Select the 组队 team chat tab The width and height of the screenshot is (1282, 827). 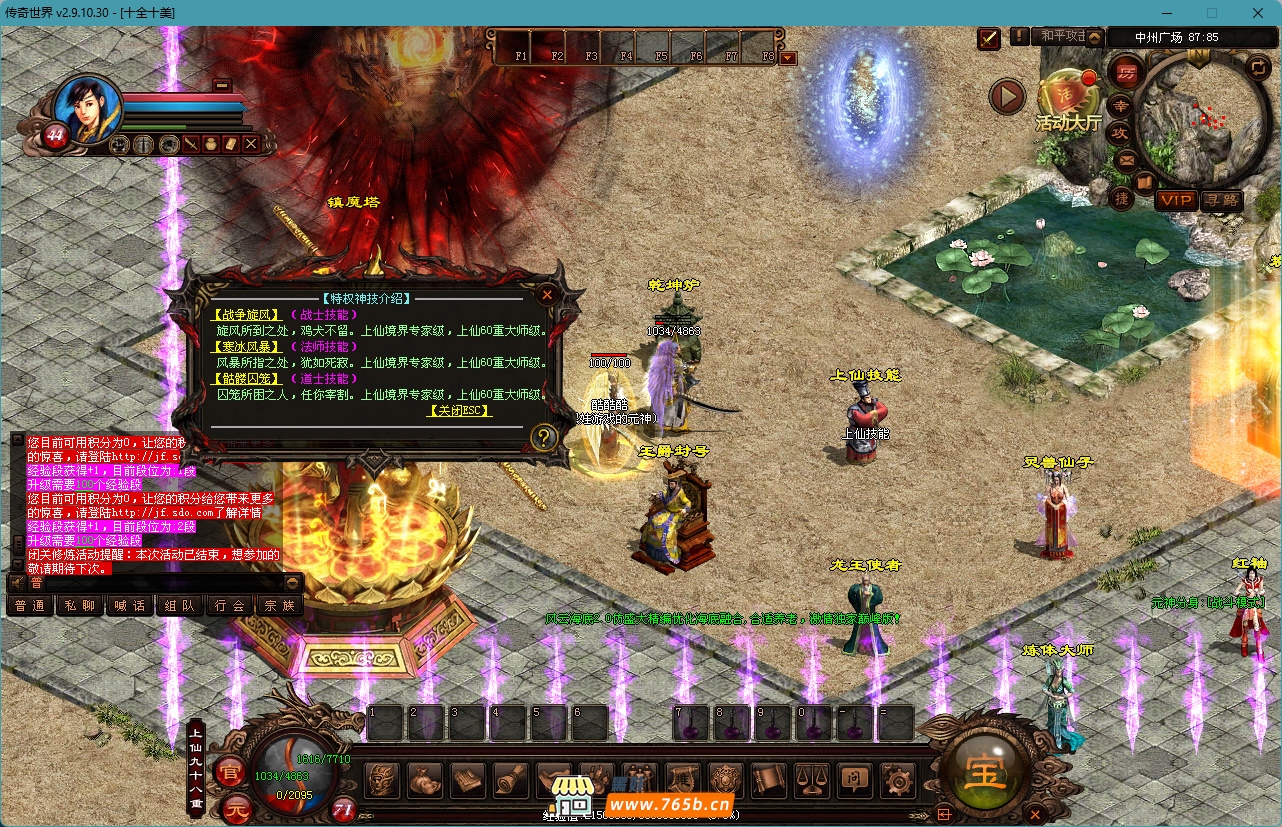(x=180, y=605)
